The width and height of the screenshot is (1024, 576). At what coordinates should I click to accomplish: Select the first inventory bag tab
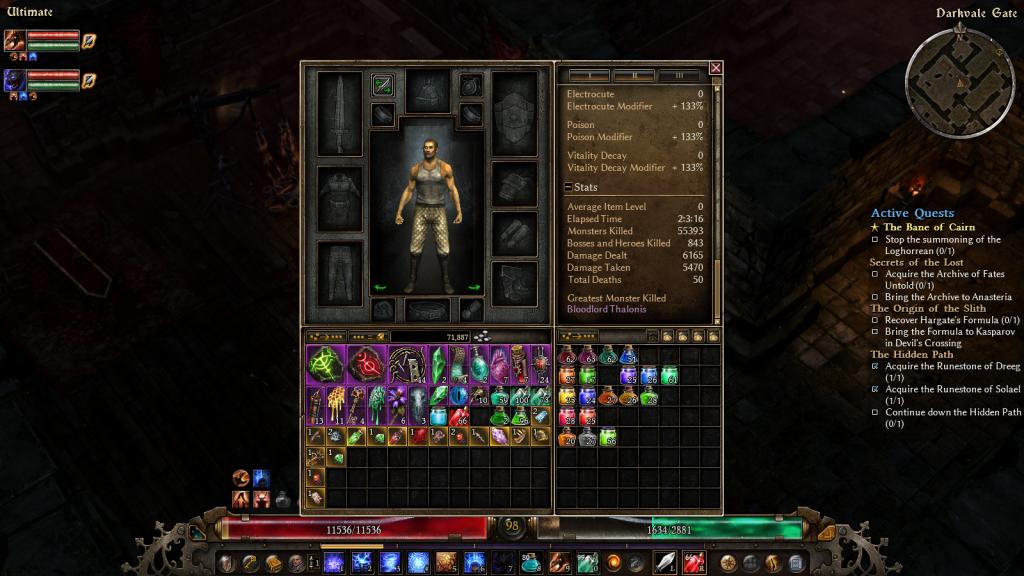(326, 337)
